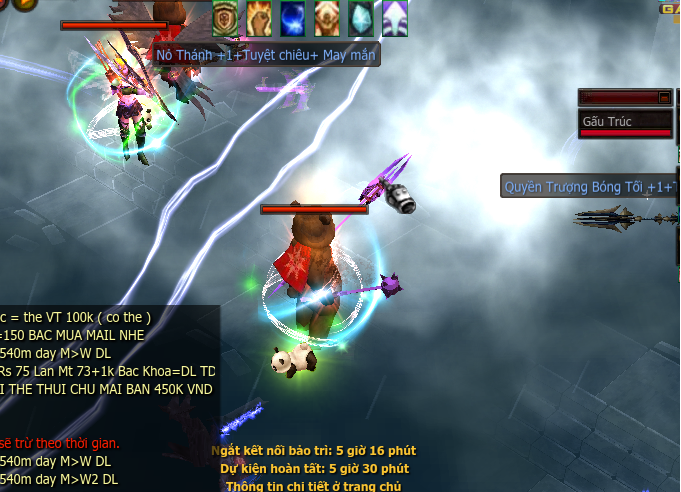Select the orange muscular figure buff icon
Viewport: 681px width, 492px height.
point(327,17)
